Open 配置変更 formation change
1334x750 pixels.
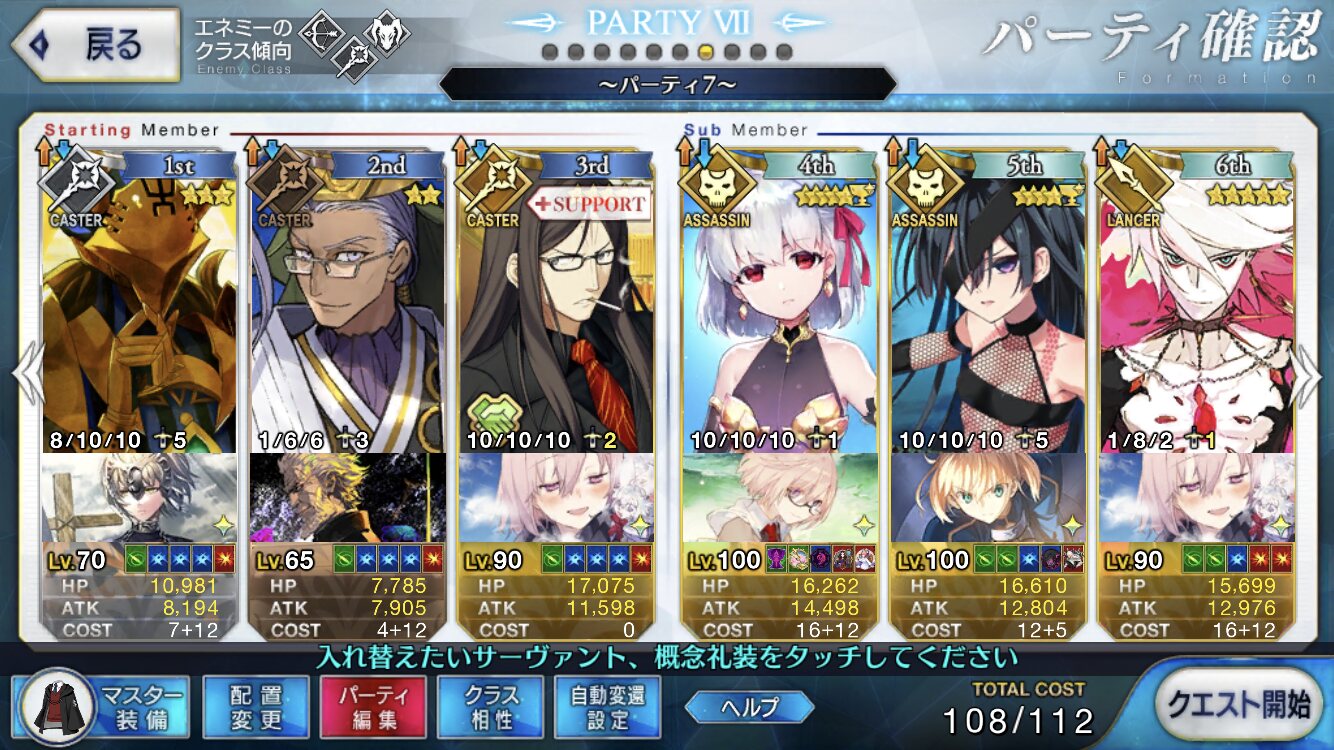point(256,707)
